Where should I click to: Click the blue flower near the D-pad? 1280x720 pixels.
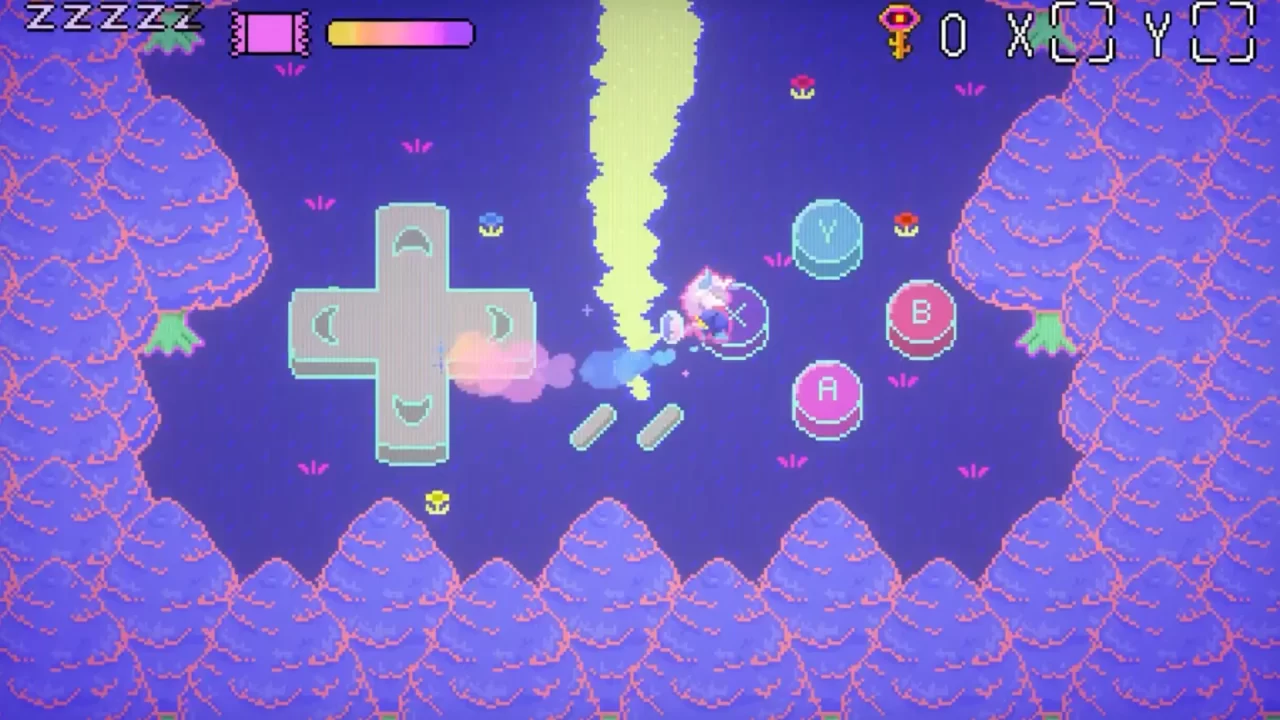tap(490, 225)
